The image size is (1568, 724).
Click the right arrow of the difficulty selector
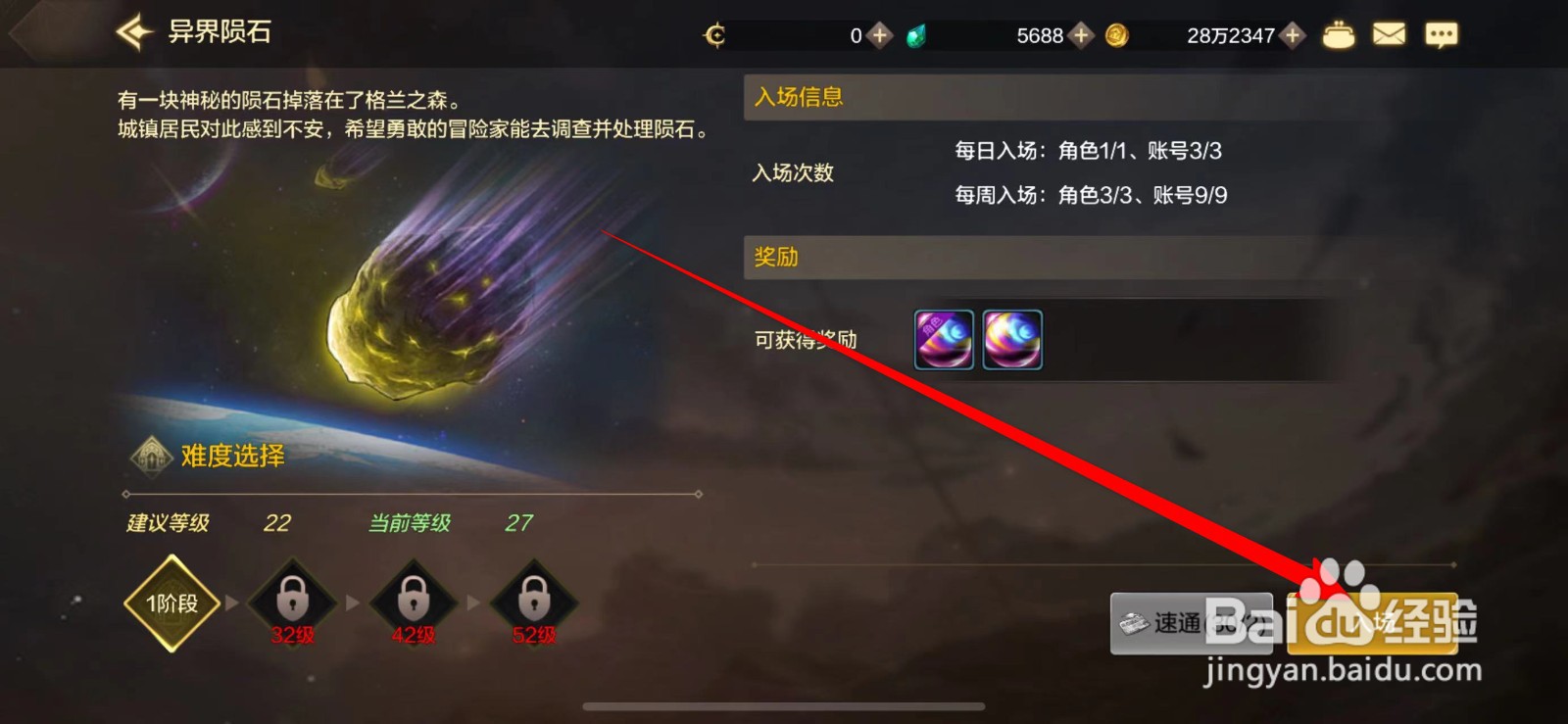pos(699,495)
